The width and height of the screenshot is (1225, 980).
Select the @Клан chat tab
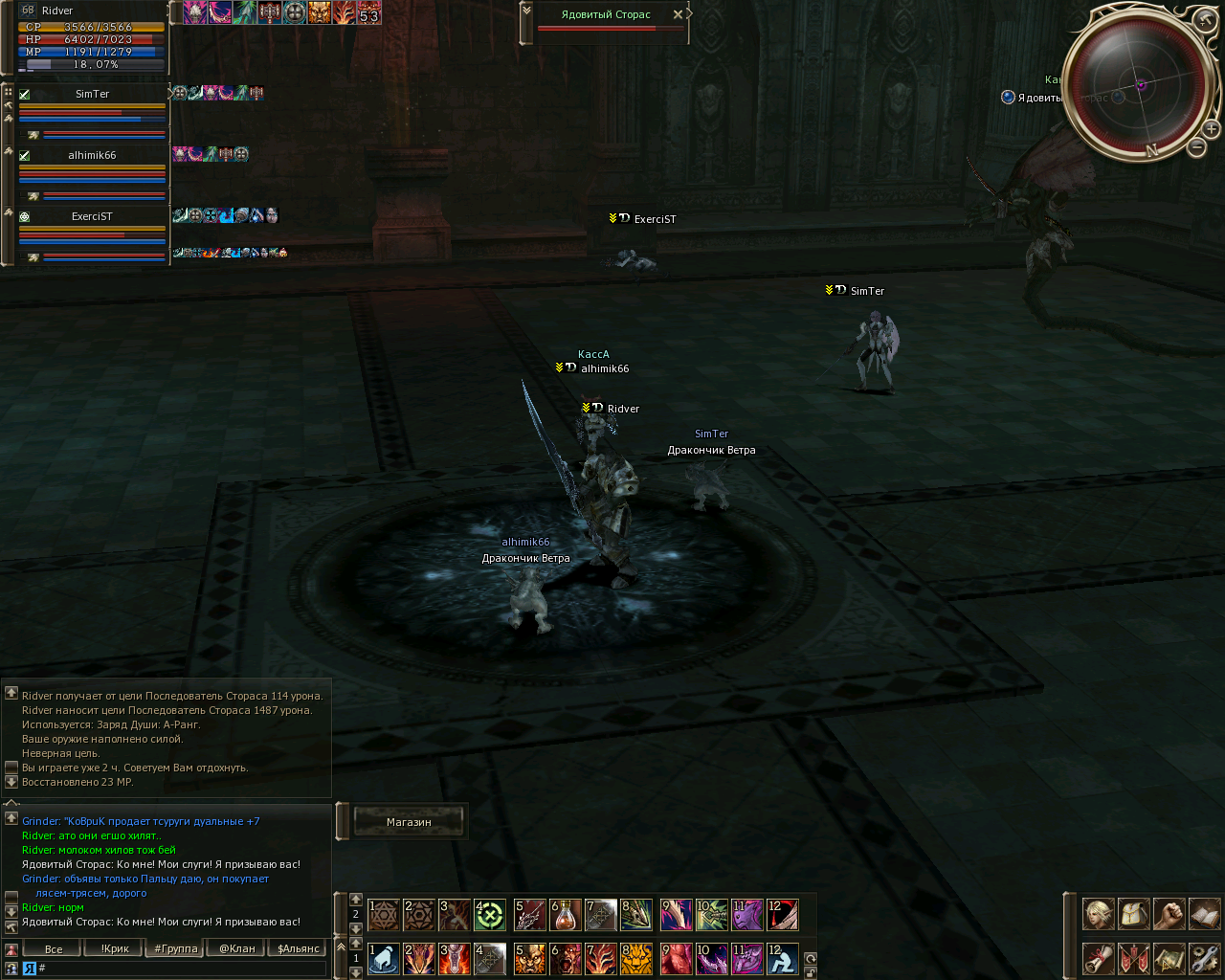(237, 949)
